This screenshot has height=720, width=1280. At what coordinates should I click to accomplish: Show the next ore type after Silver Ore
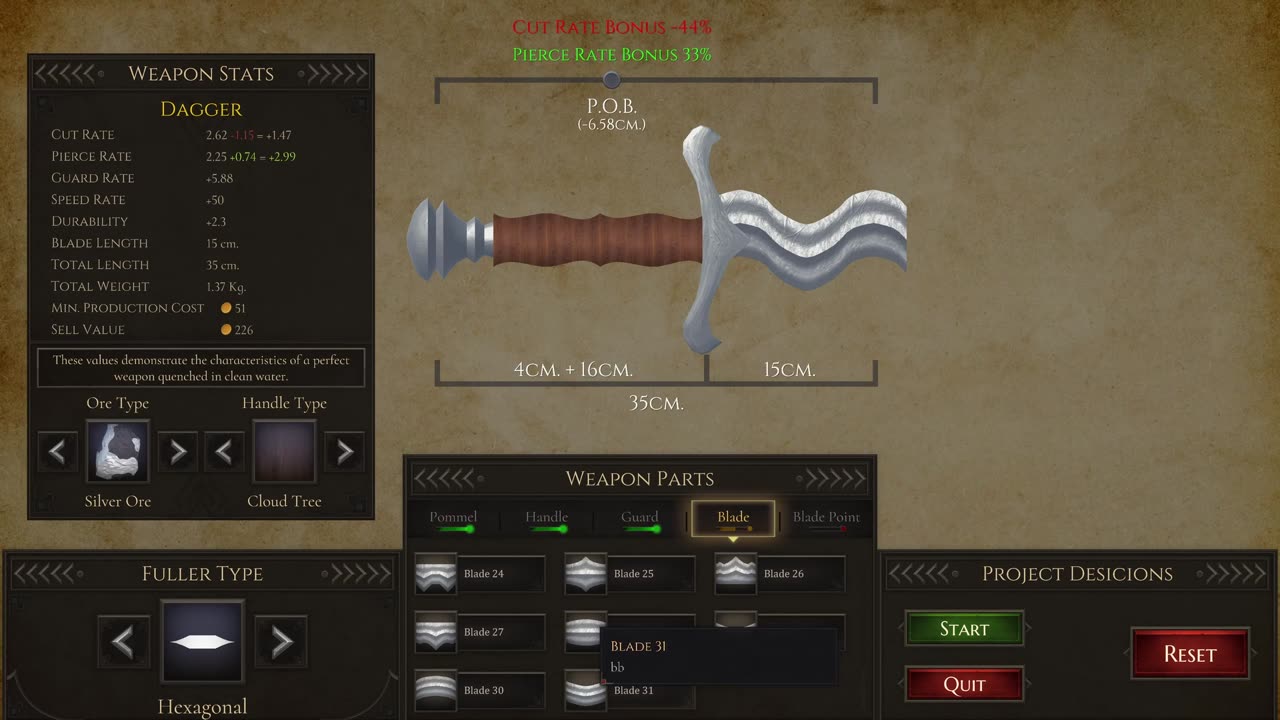tap(178, 452)
